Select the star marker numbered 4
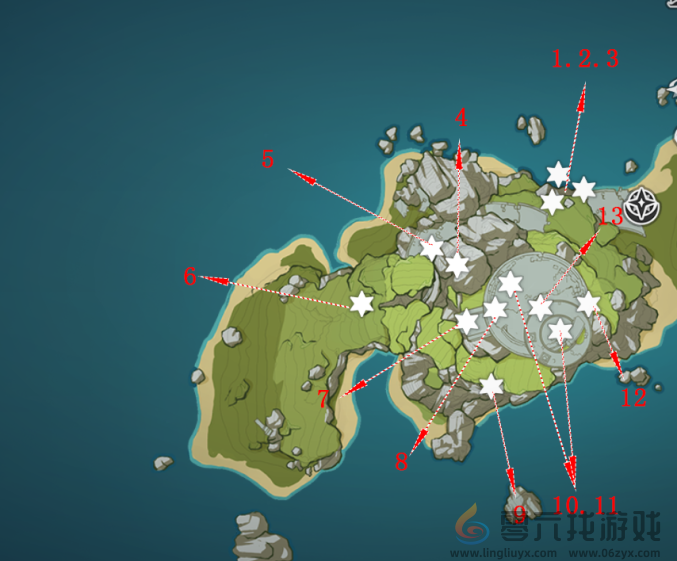 pos(457,265)
